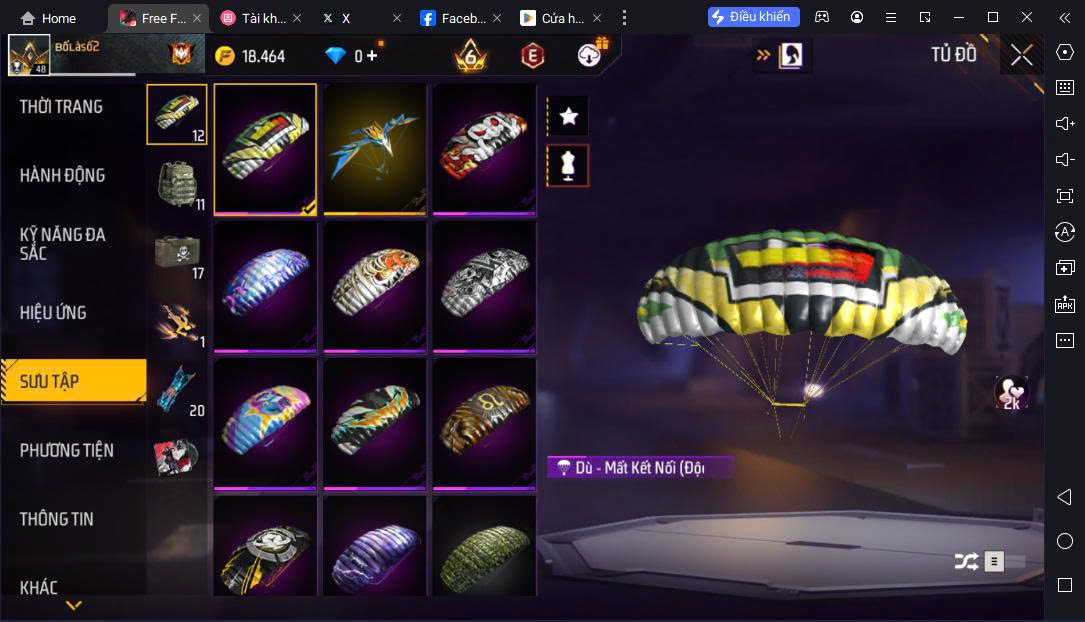
Task: Close the wardrobe with the X button
Action: (x=1021, y=55)
